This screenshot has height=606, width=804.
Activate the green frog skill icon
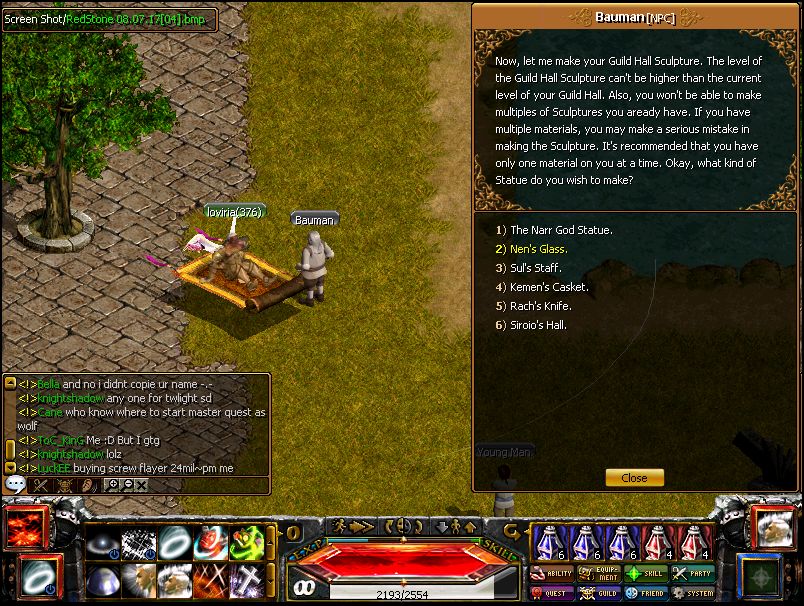pyautogui.click(x=247, y=542)
